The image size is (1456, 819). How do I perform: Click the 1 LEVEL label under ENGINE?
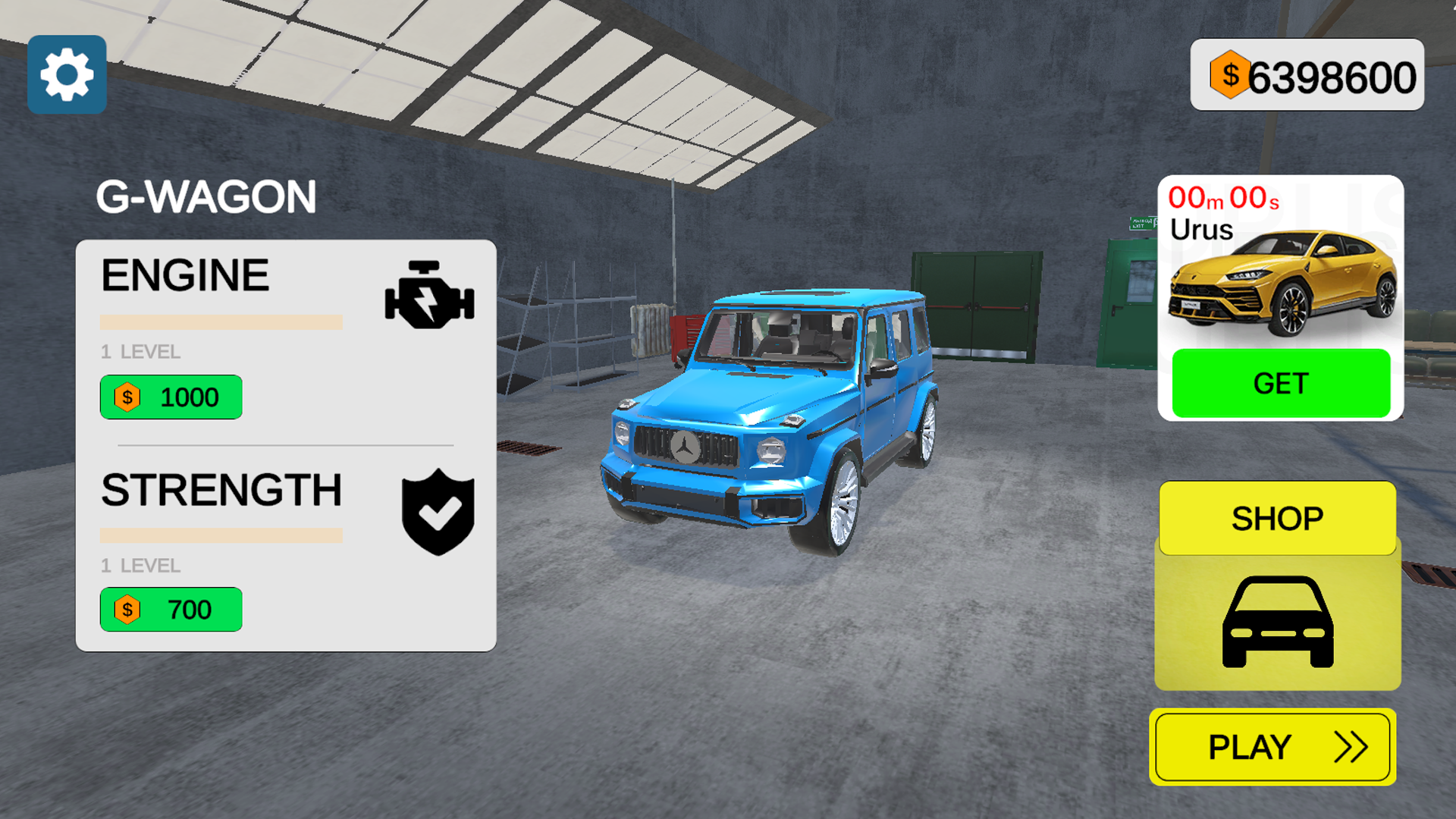pos(139,352)
